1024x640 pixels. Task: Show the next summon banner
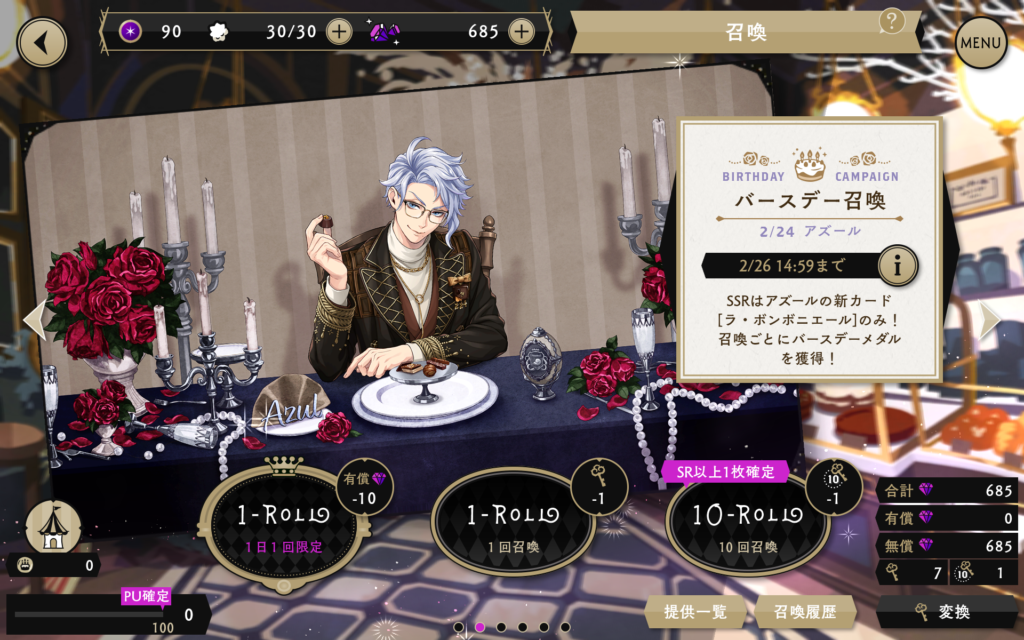click(x=990, y=319)
